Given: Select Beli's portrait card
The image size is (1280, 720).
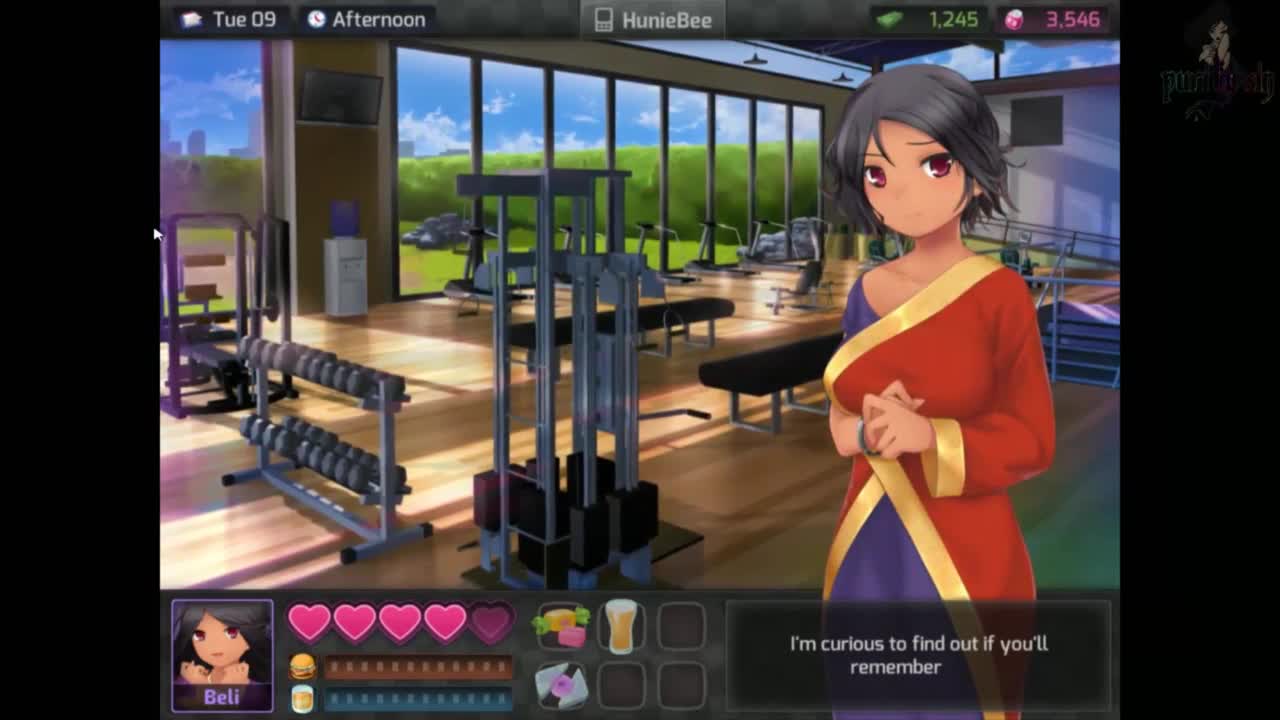Looking at the screenshot, I should [222, 655].
